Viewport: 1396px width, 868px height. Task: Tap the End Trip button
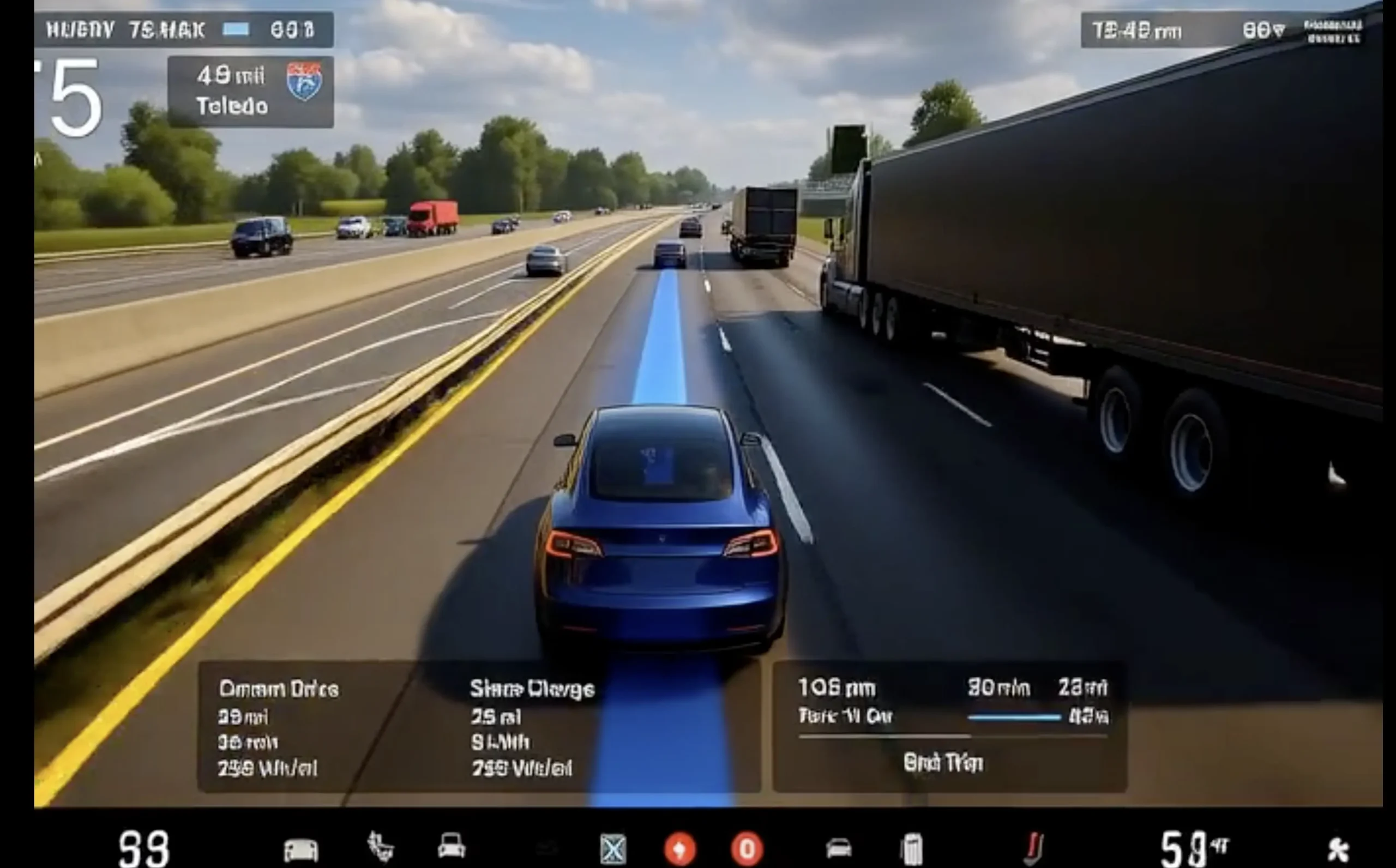pyautogui.click(x=943, y=763)
